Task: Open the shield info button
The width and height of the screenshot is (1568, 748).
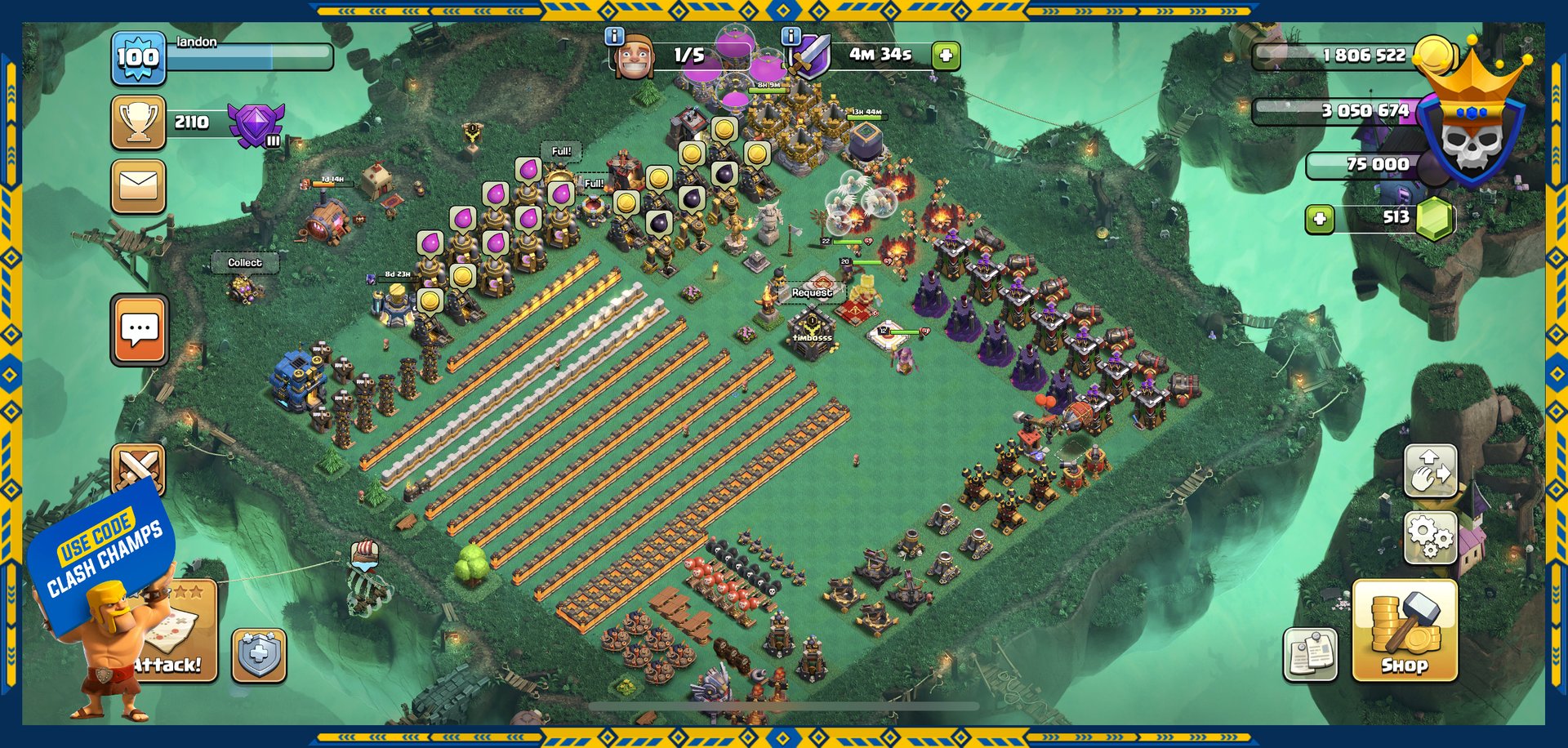Action: (791, 36)
